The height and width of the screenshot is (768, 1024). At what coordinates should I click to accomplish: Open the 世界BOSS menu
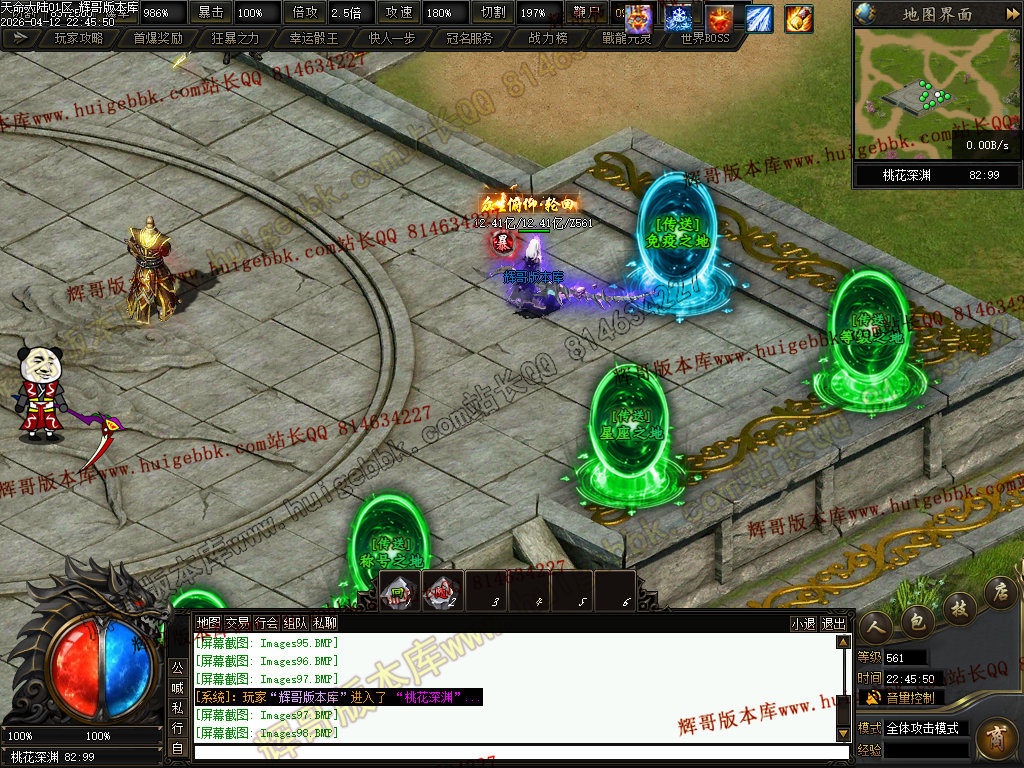[704, 38]
